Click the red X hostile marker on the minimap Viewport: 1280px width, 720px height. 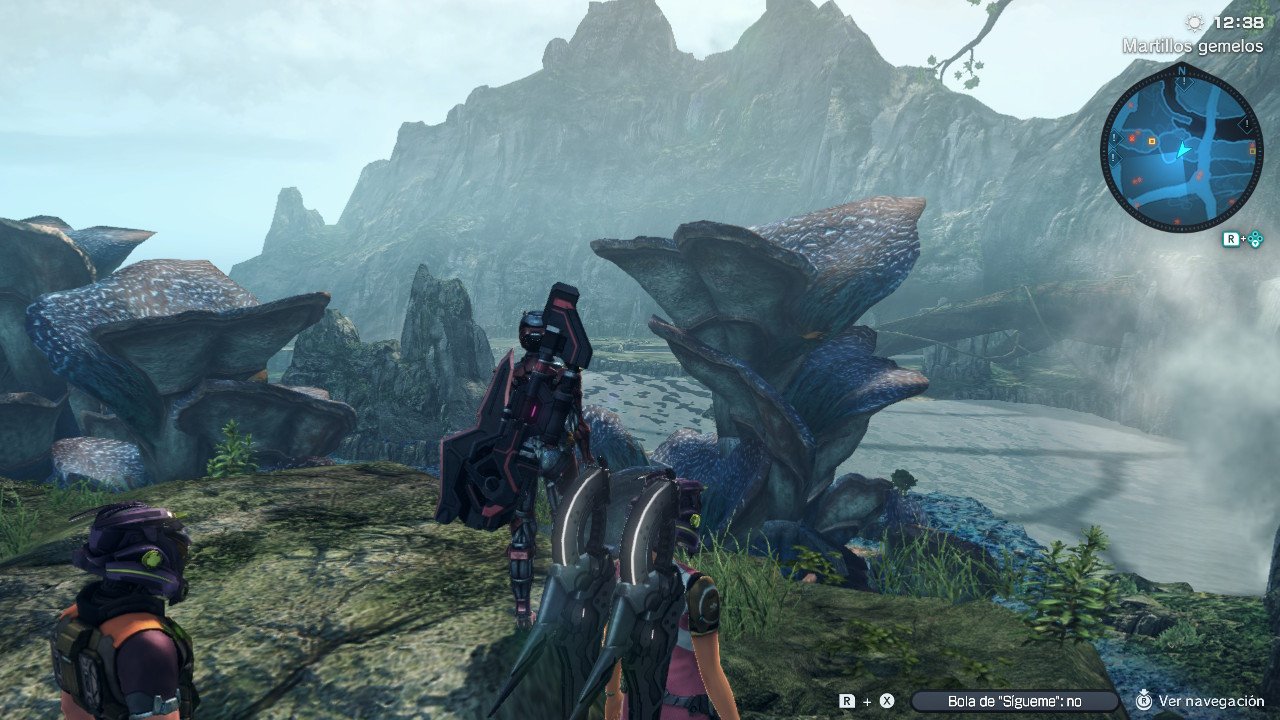point(1132,138)
